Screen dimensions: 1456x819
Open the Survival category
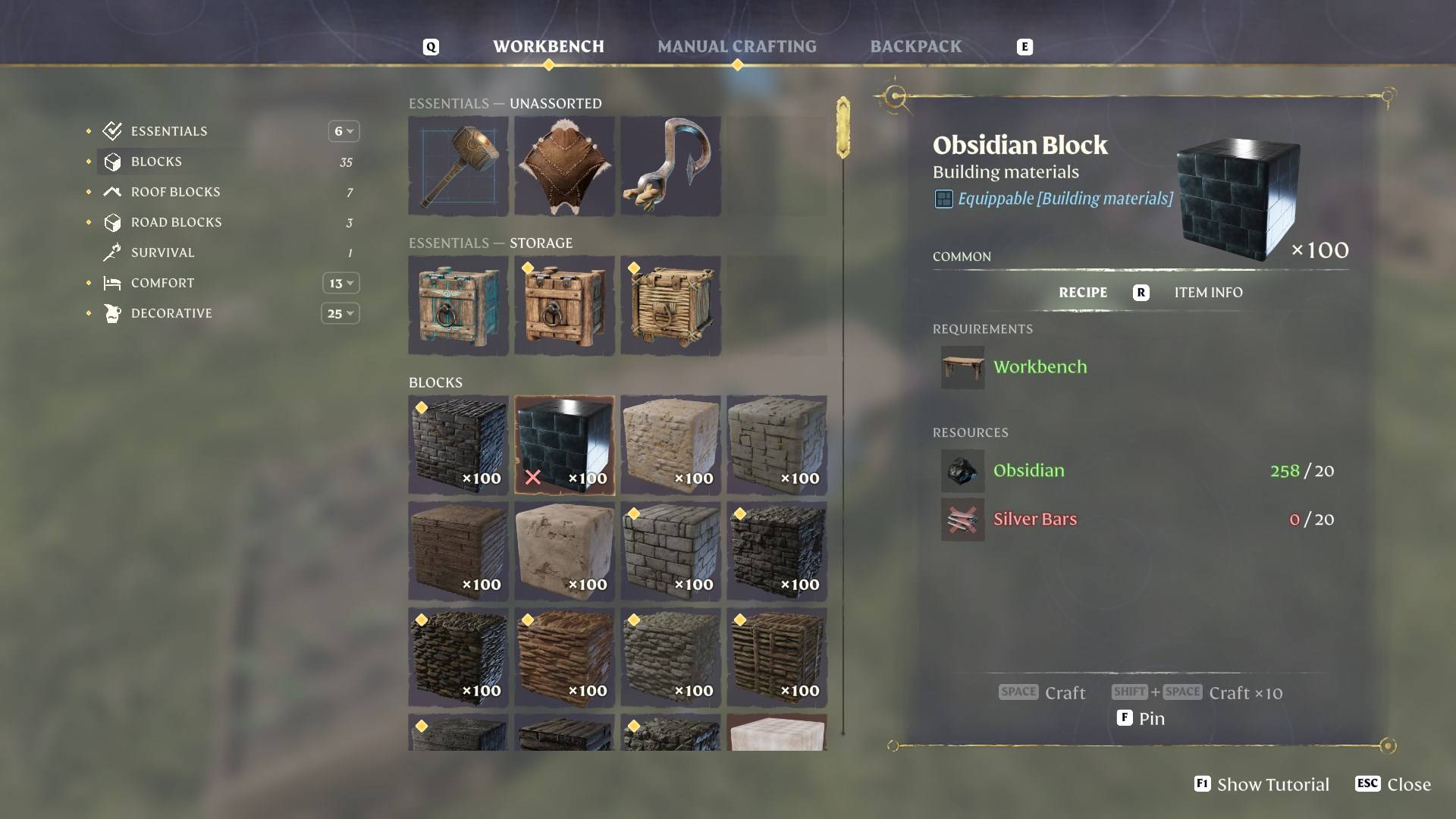pyautogui.click(x=162, y=253)
